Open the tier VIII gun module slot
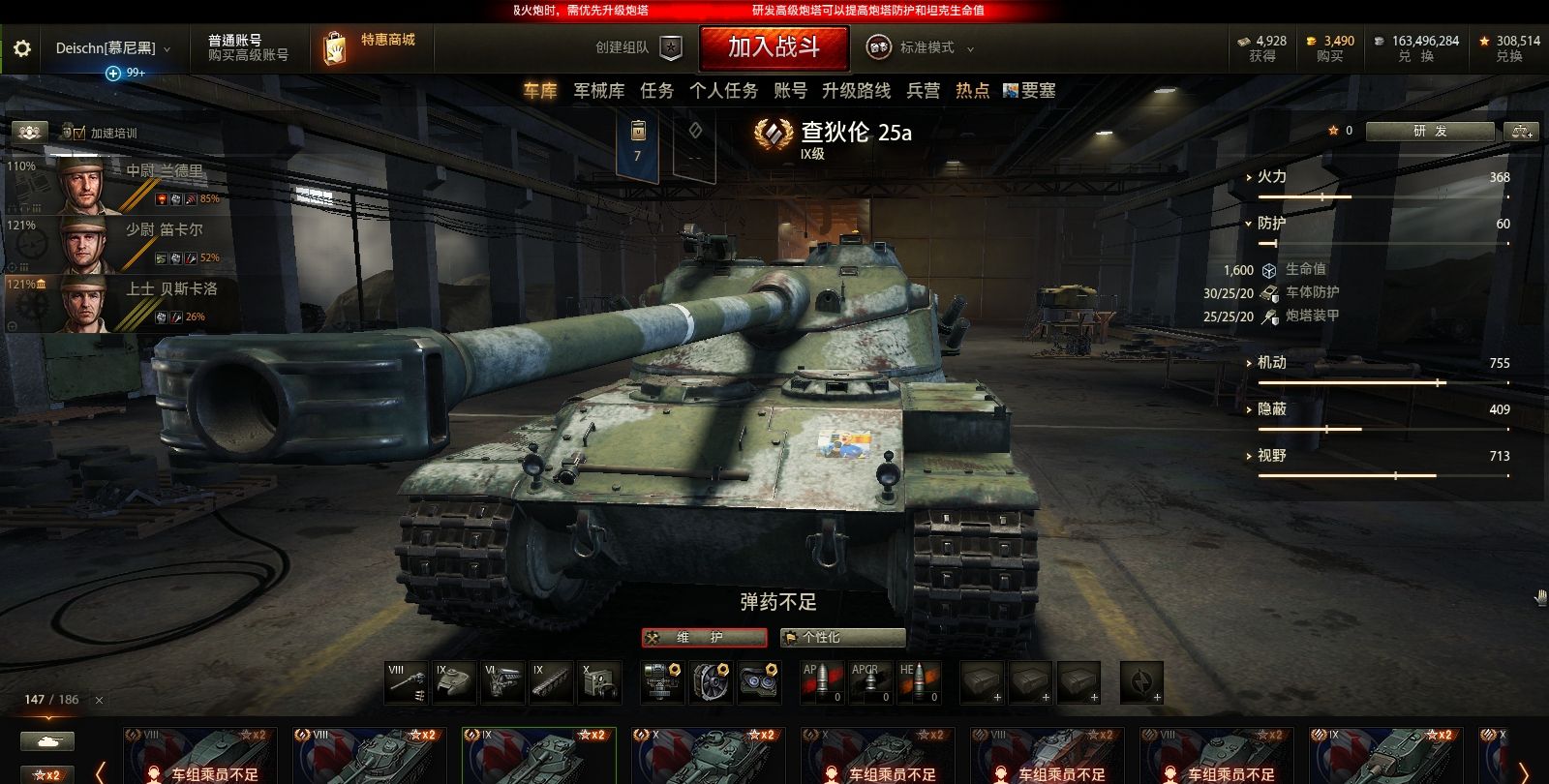 tap(407, 682)
